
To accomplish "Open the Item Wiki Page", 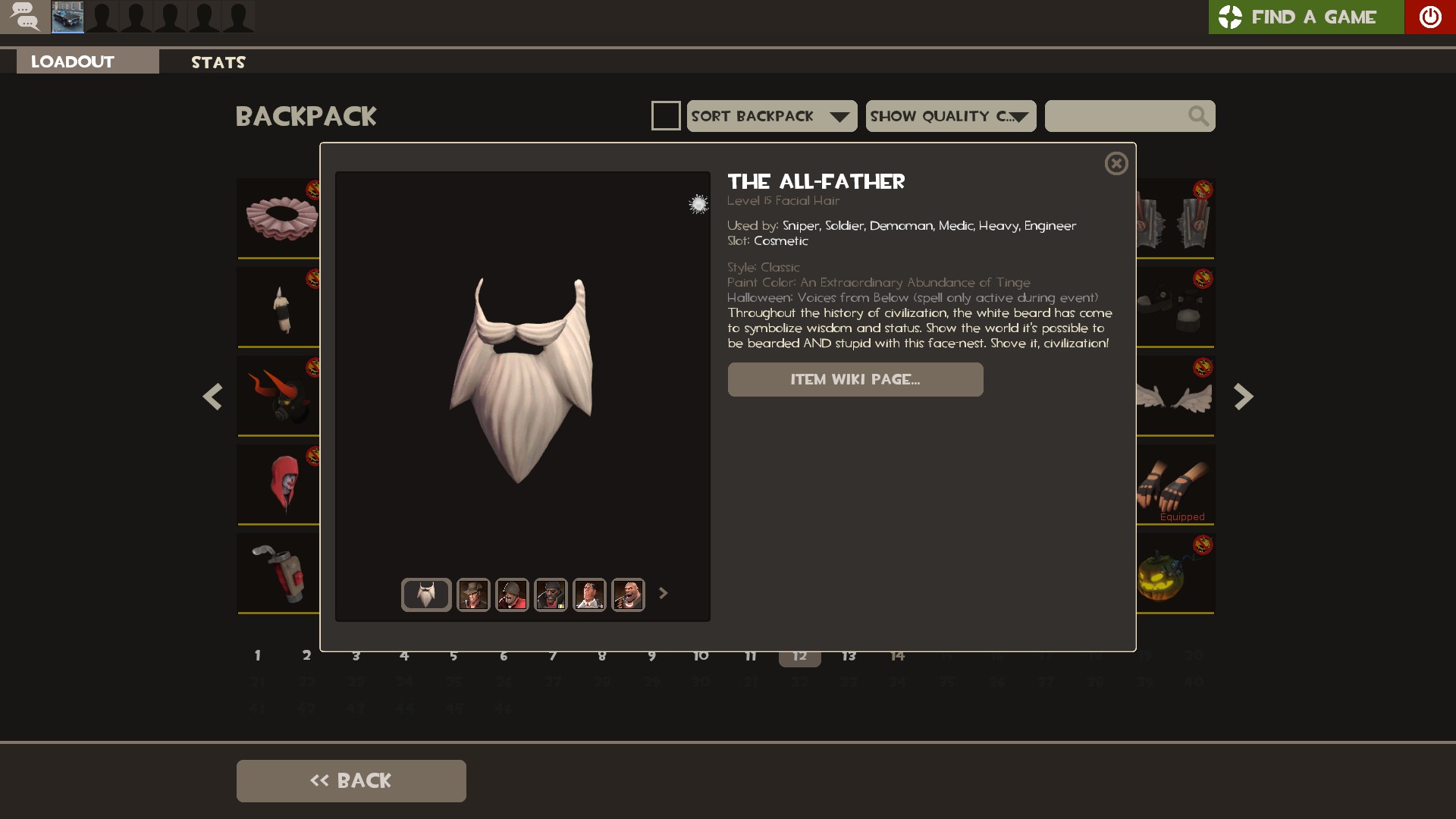I will [855, 379].
